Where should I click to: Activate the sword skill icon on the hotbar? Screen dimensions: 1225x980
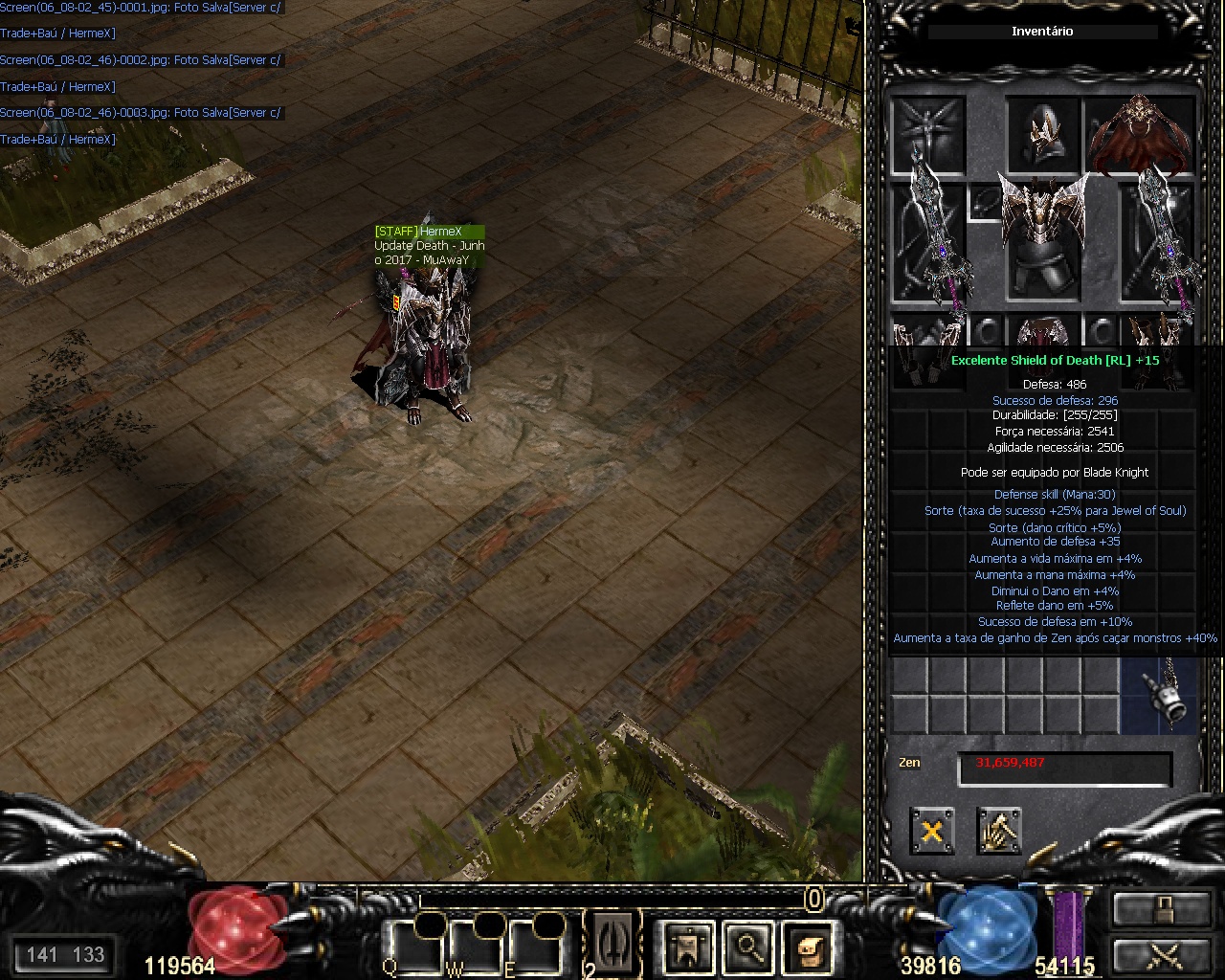click(x=612, y=942)
